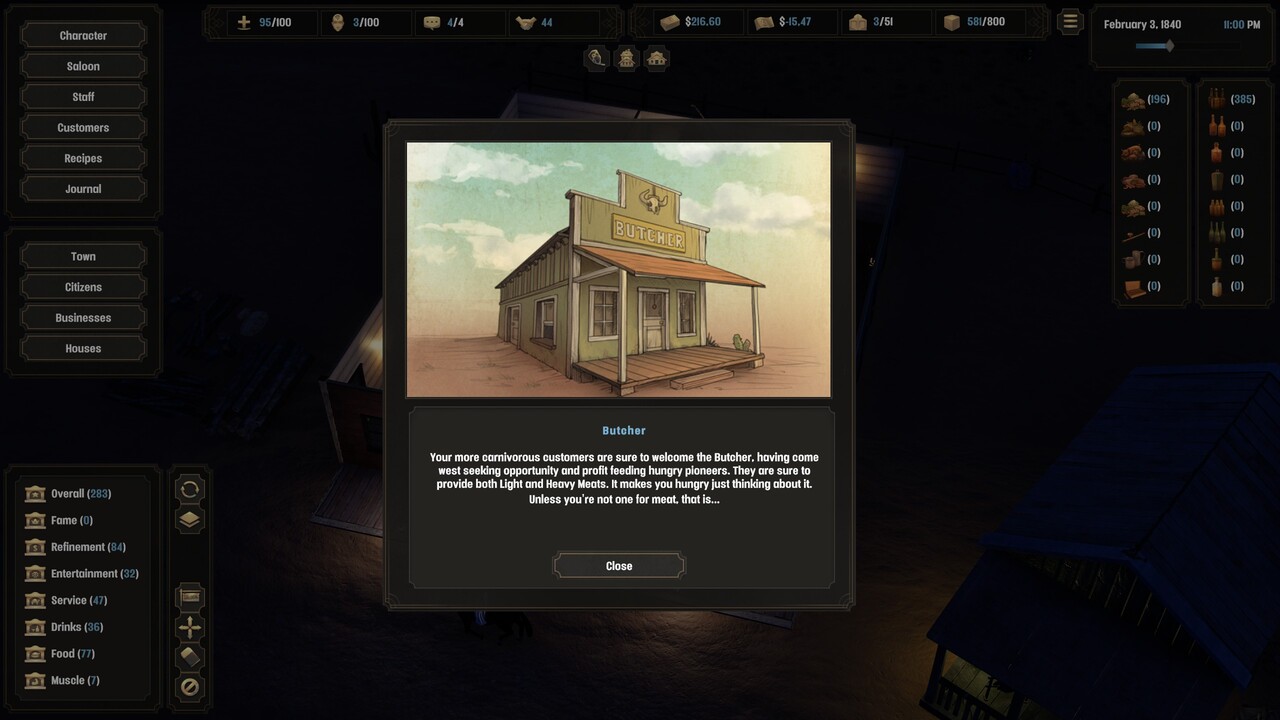View the Recipes list
This screenshot has width=1280, height=720.
tap(83, 158)
